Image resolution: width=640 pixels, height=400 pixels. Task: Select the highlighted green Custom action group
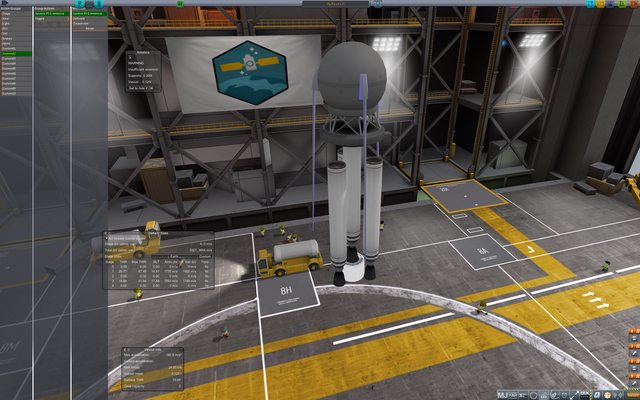[12, 53]
